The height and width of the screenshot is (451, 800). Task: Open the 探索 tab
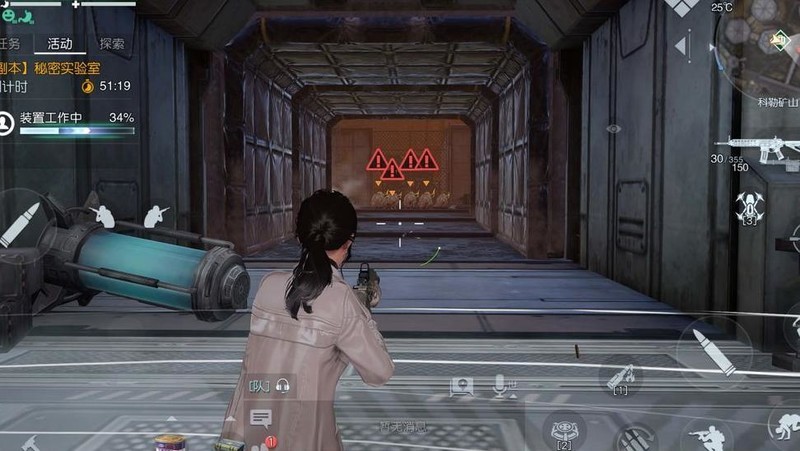point(112,44)
